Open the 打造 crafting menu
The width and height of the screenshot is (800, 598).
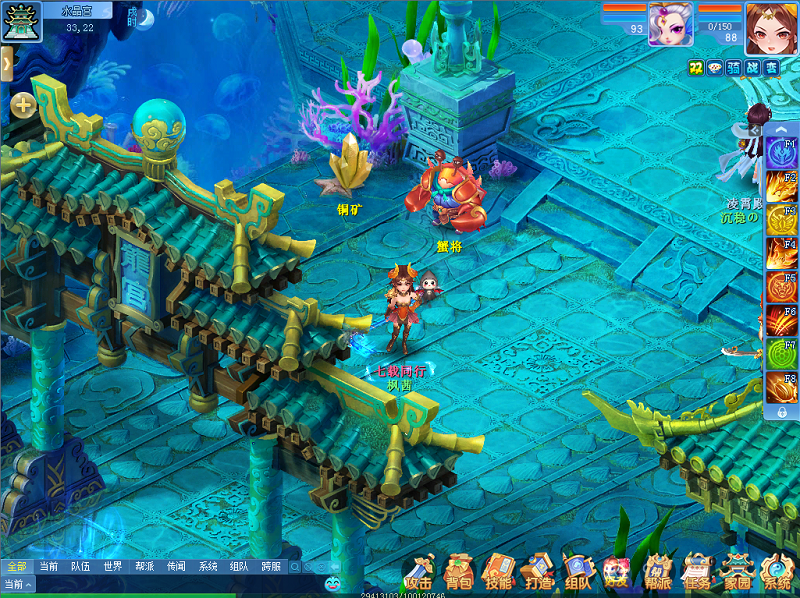(537, 572)
